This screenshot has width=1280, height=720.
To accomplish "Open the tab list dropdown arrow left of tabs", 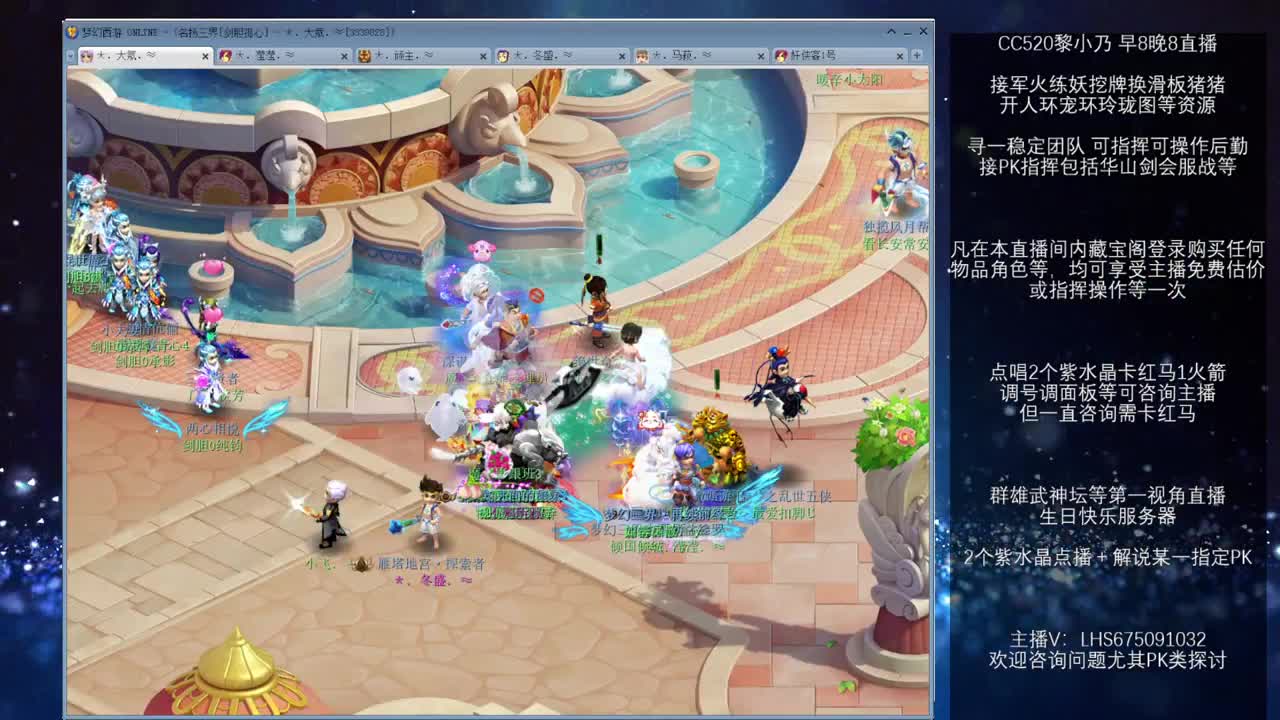I will pos(69,53).
